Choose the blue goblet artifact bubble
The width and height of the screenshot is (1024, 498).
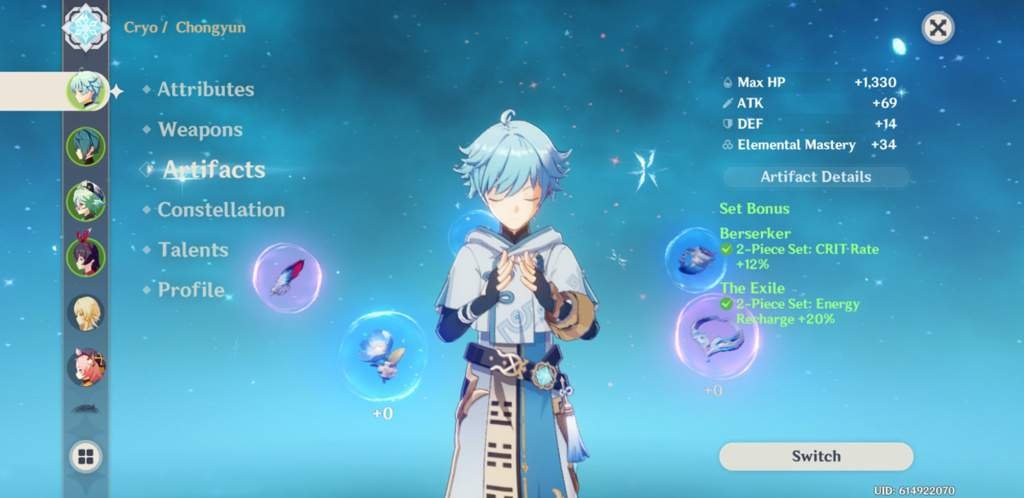point(695,259)
